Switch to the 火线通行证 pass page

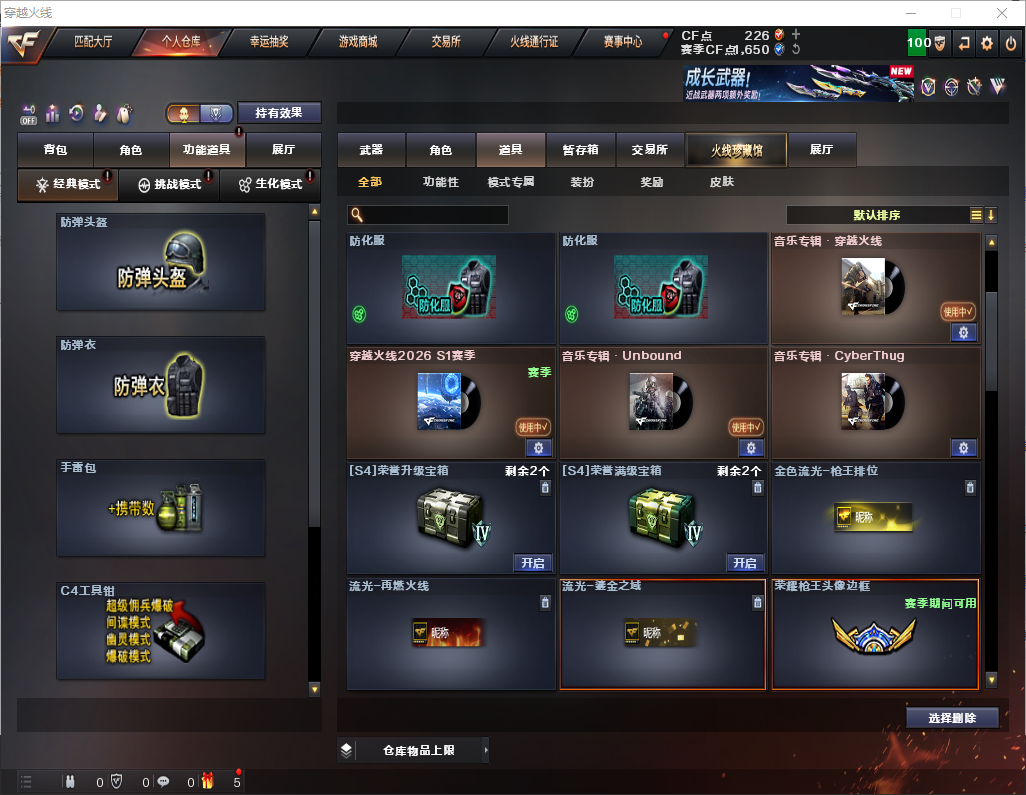tap(534, 42)
